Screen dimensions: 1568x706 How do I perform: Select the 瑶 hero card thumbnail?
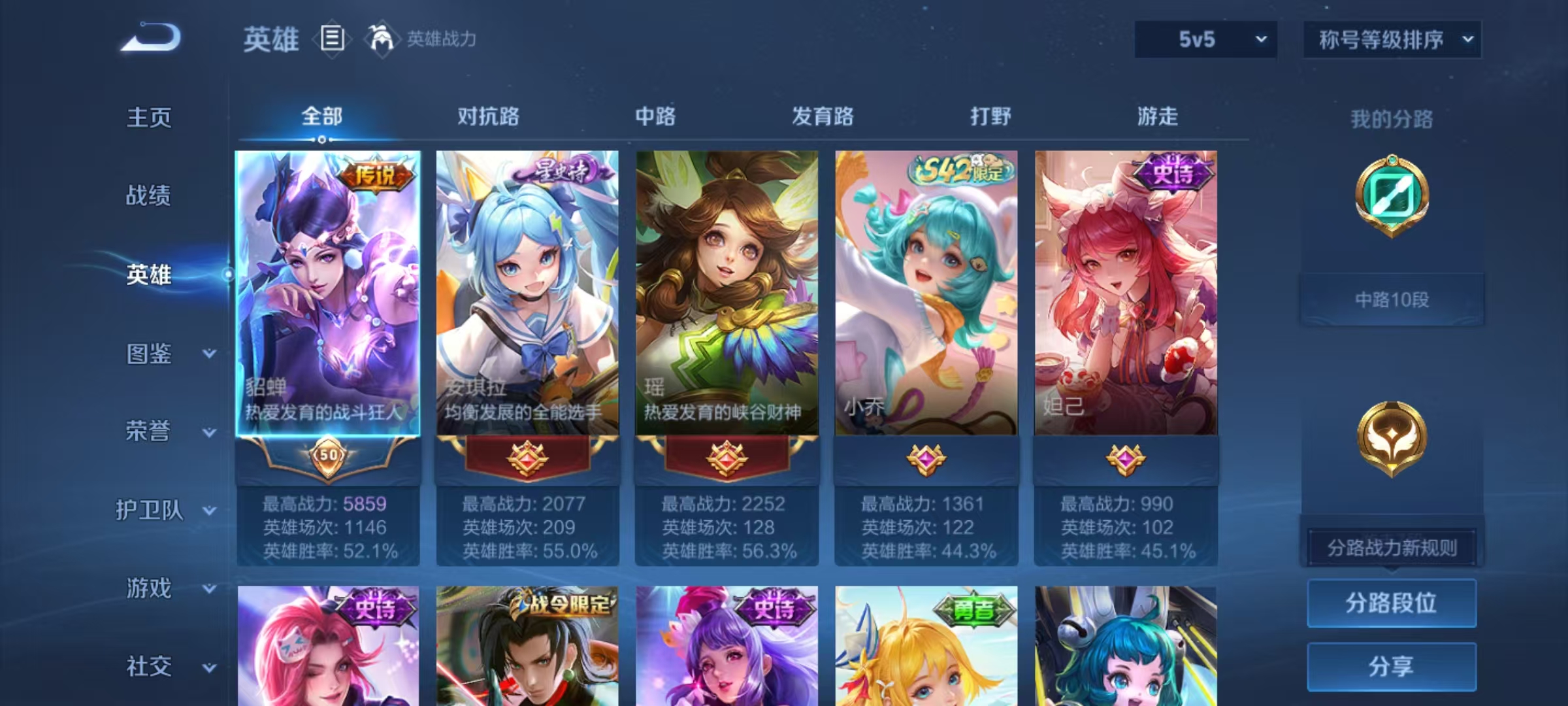[x=725, y=288]
